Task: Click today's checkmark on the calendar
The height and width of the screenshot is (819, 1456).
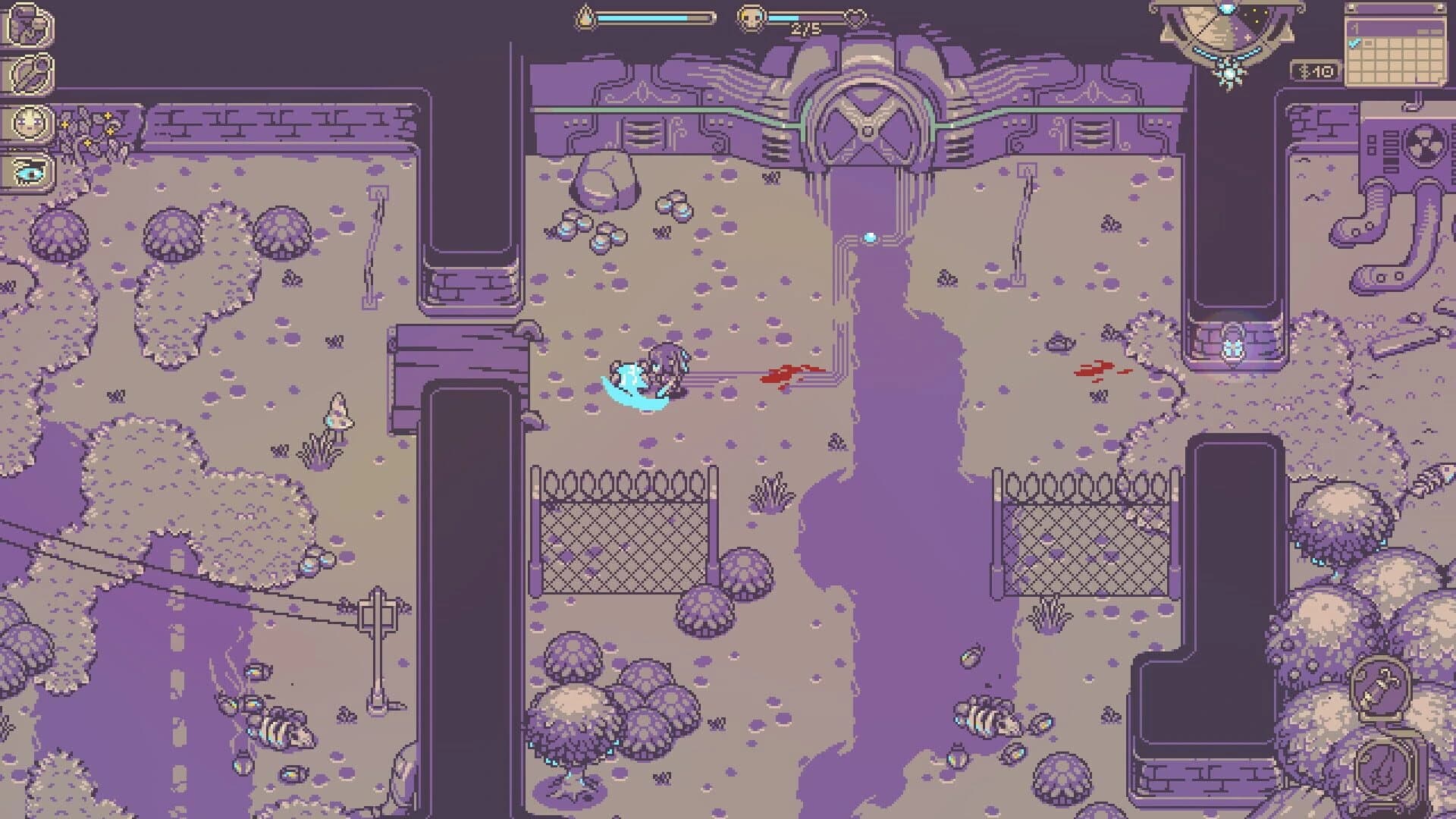Action: pyautogui.click(x=1354, y=43)
